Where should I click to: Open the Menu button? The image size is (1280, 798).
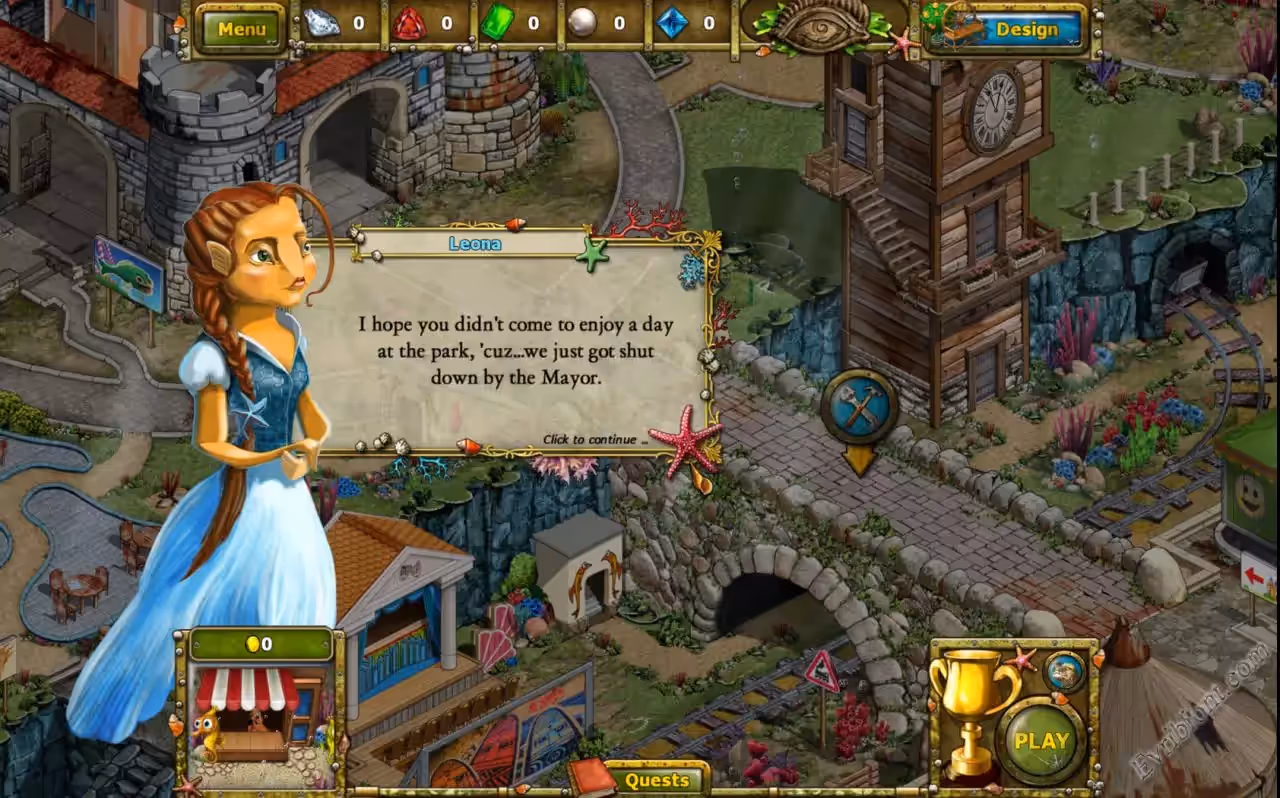[241, 29]
